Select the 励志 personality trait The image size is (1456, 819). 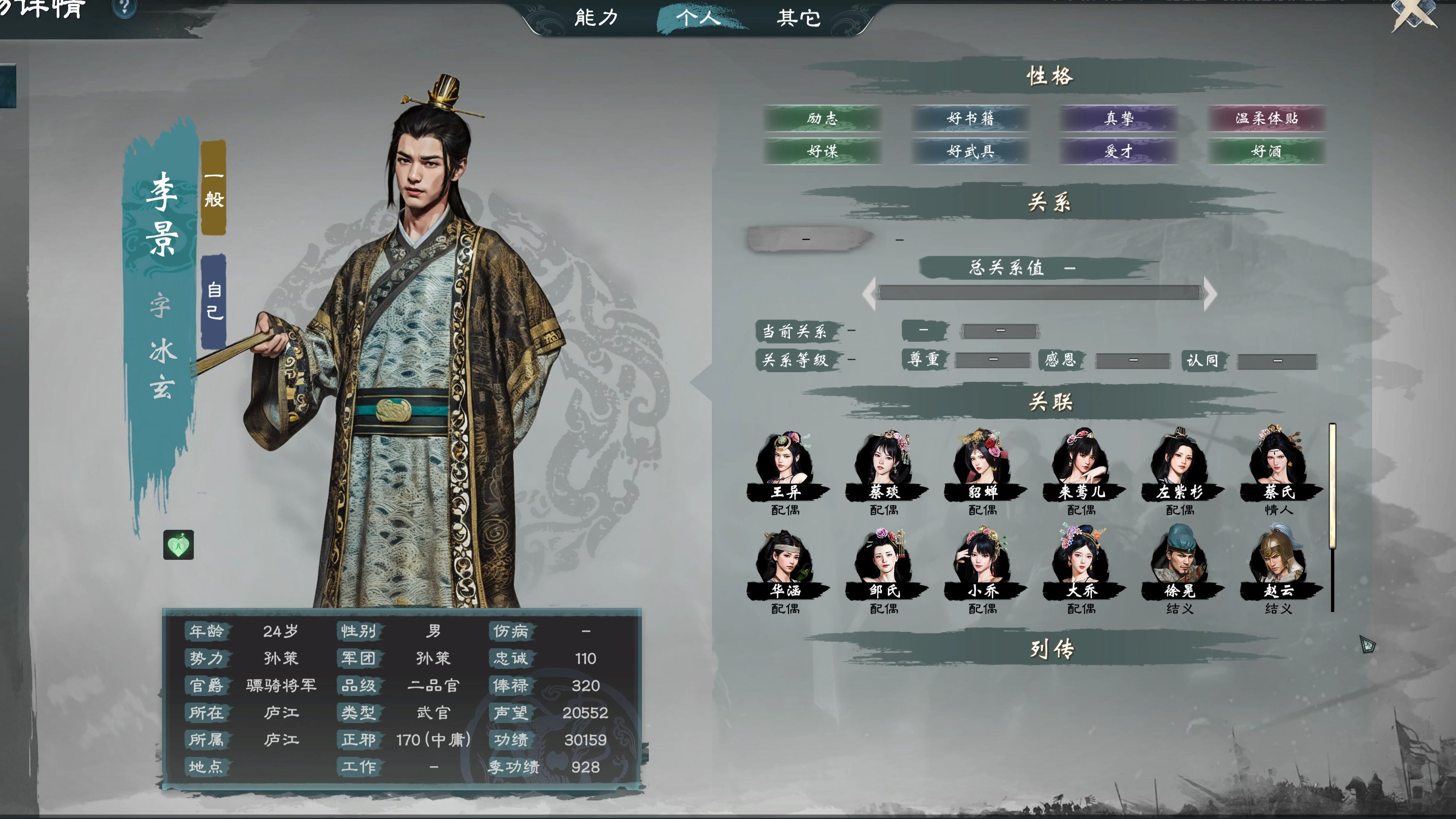click(822, 118)
